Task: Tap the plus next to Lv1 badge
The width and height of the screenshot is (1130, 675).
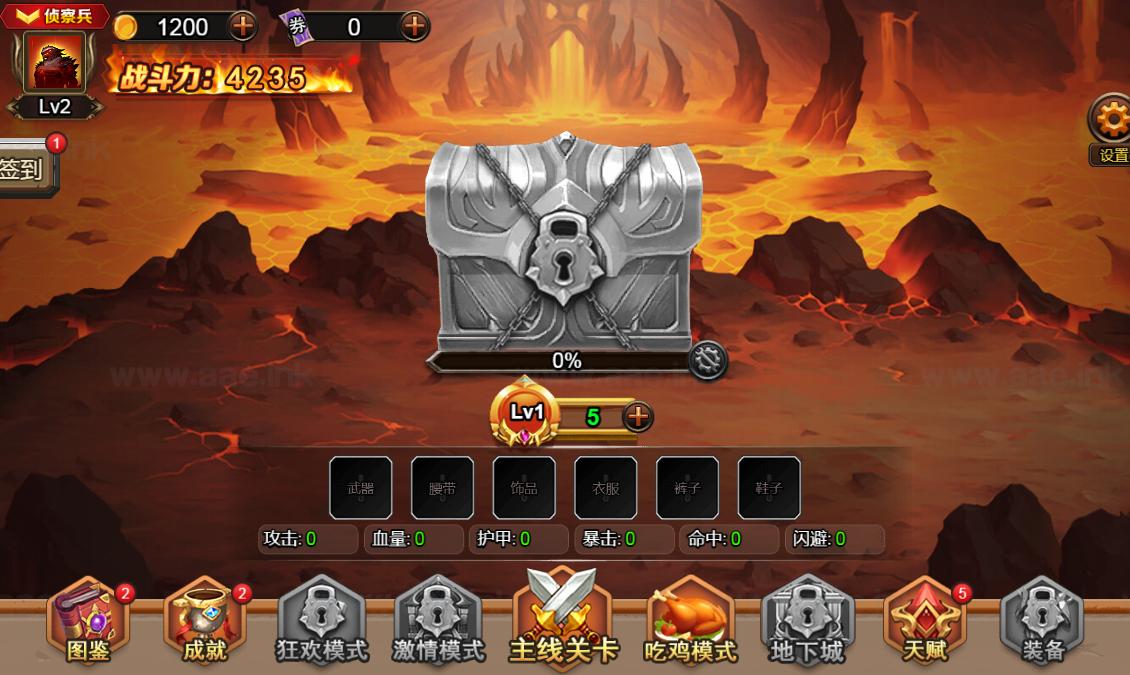Action: click(x=637, y=416)
